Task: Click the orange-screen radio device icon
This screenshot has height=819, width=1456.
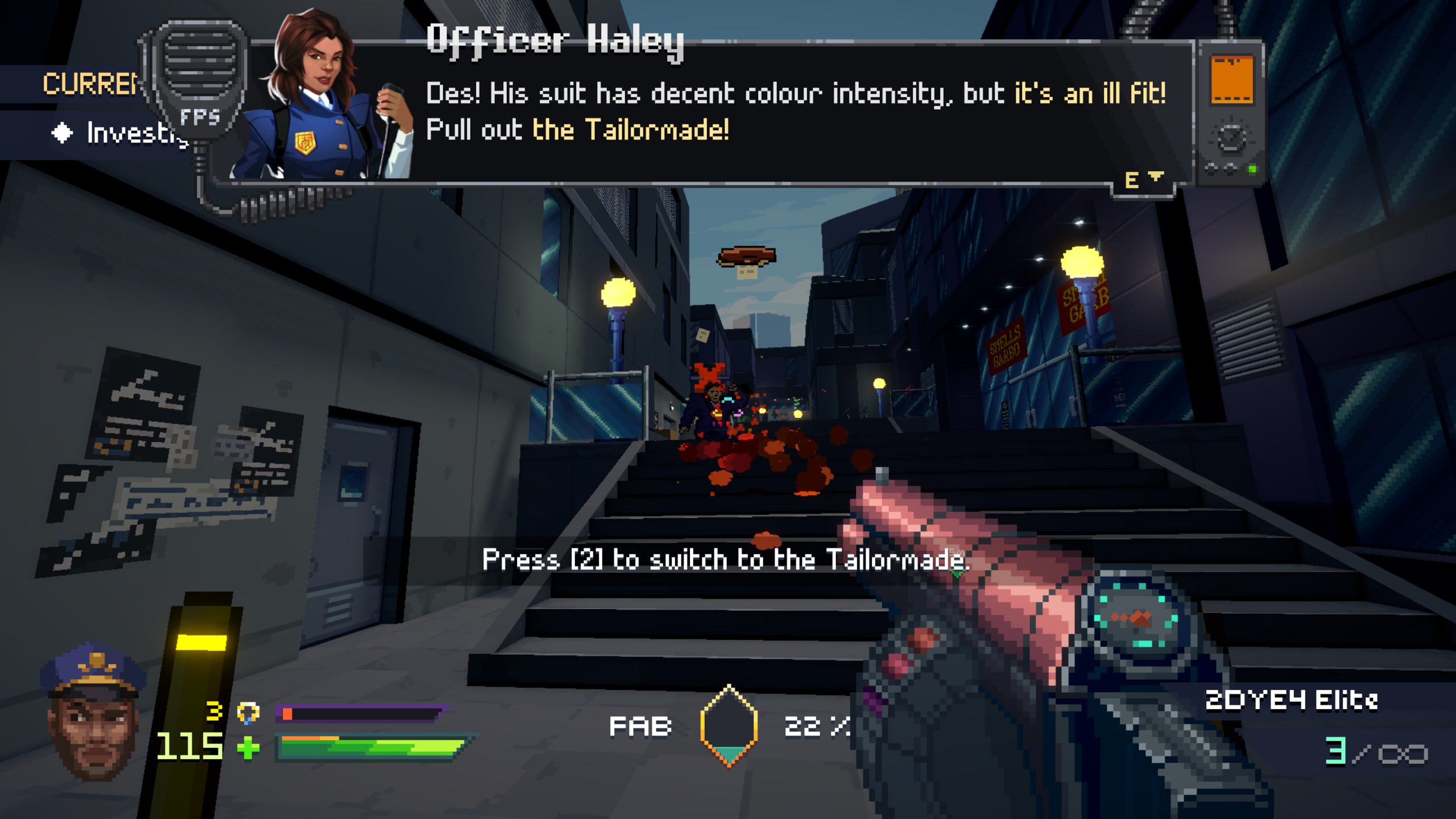Action: coord(1231,111)
